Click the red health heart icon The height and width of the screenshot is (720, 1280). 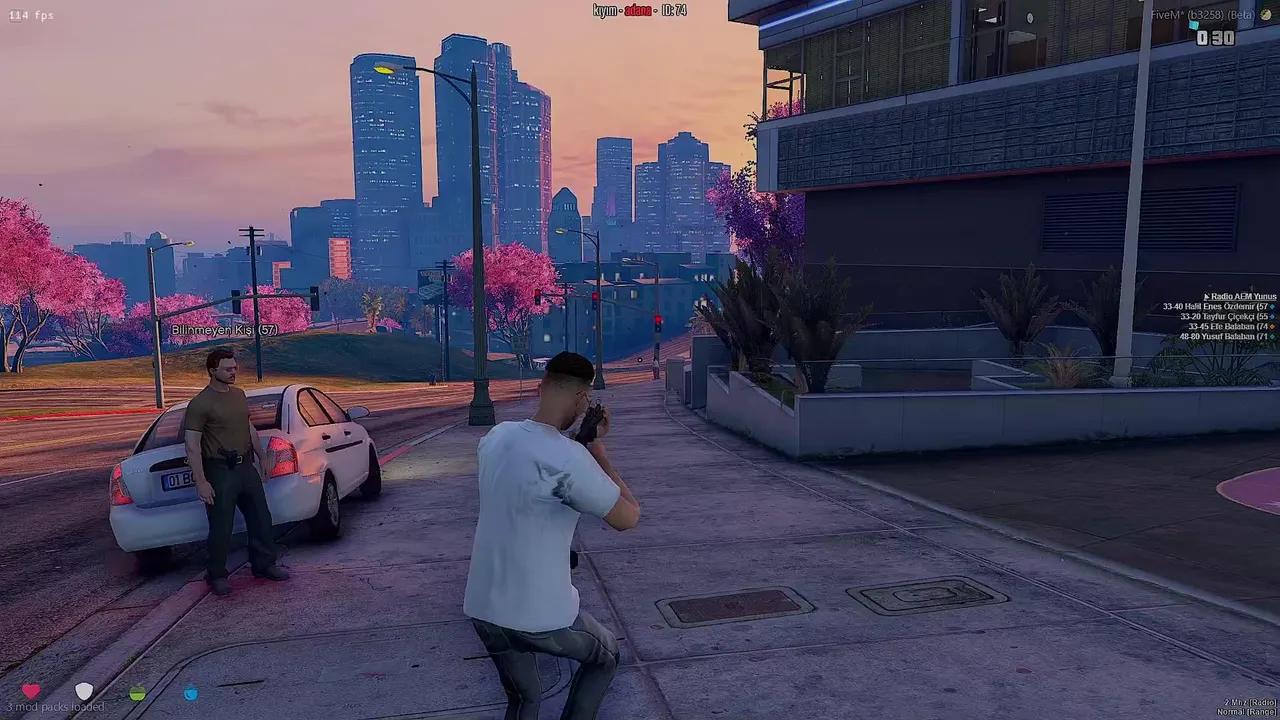click(32, 691)
